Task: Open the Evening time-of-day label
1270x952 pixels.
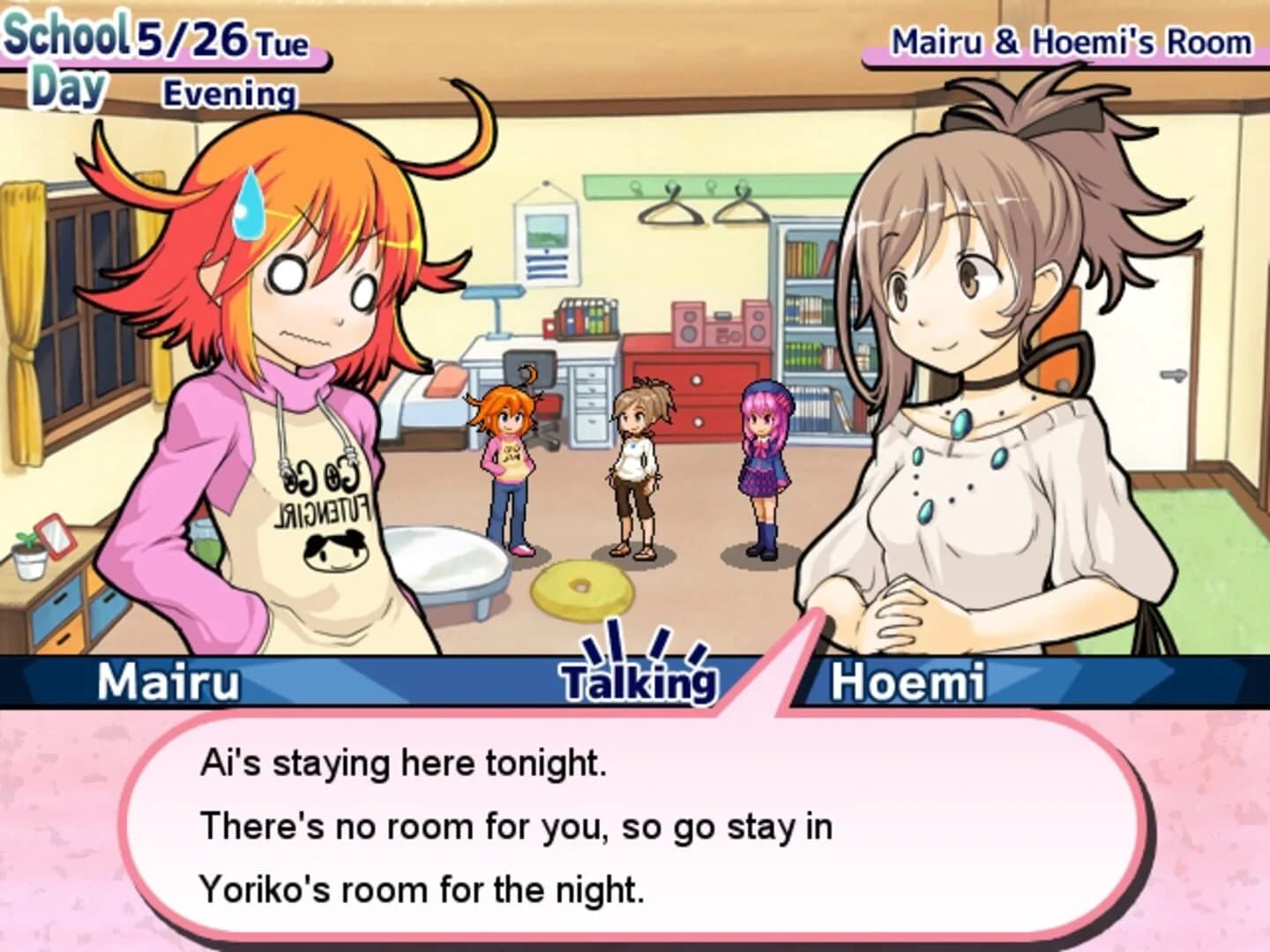Action: click(228, 91)
